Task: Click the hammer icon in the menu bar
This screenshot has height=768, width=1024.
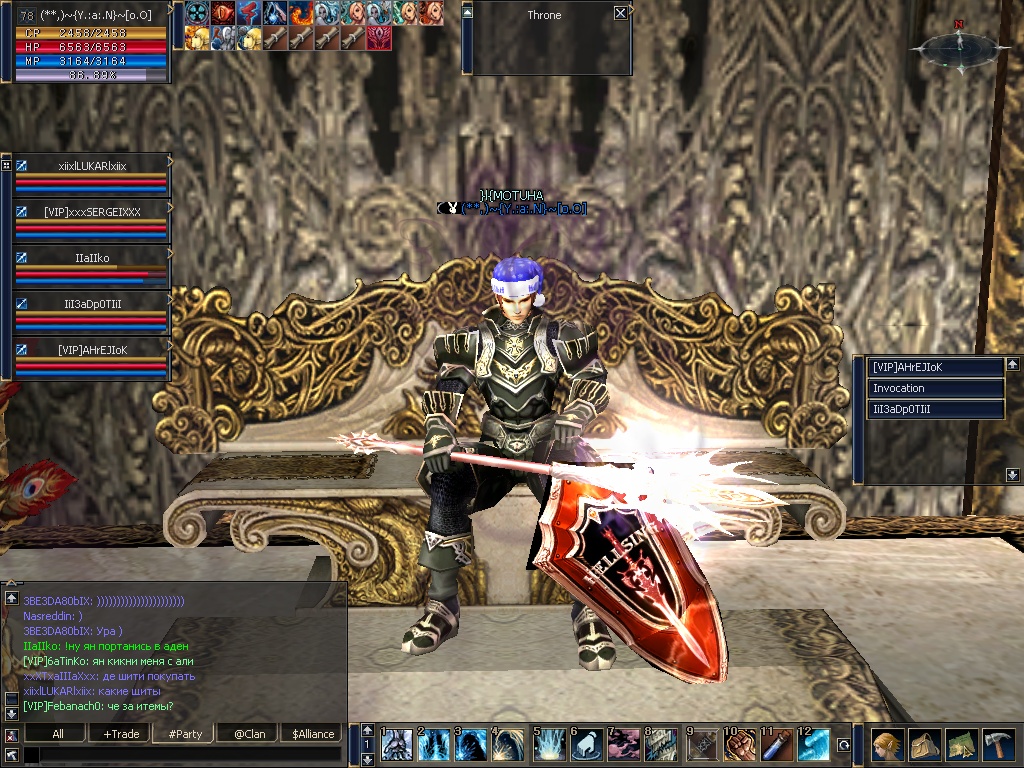Action: click(x=997, y=745)
